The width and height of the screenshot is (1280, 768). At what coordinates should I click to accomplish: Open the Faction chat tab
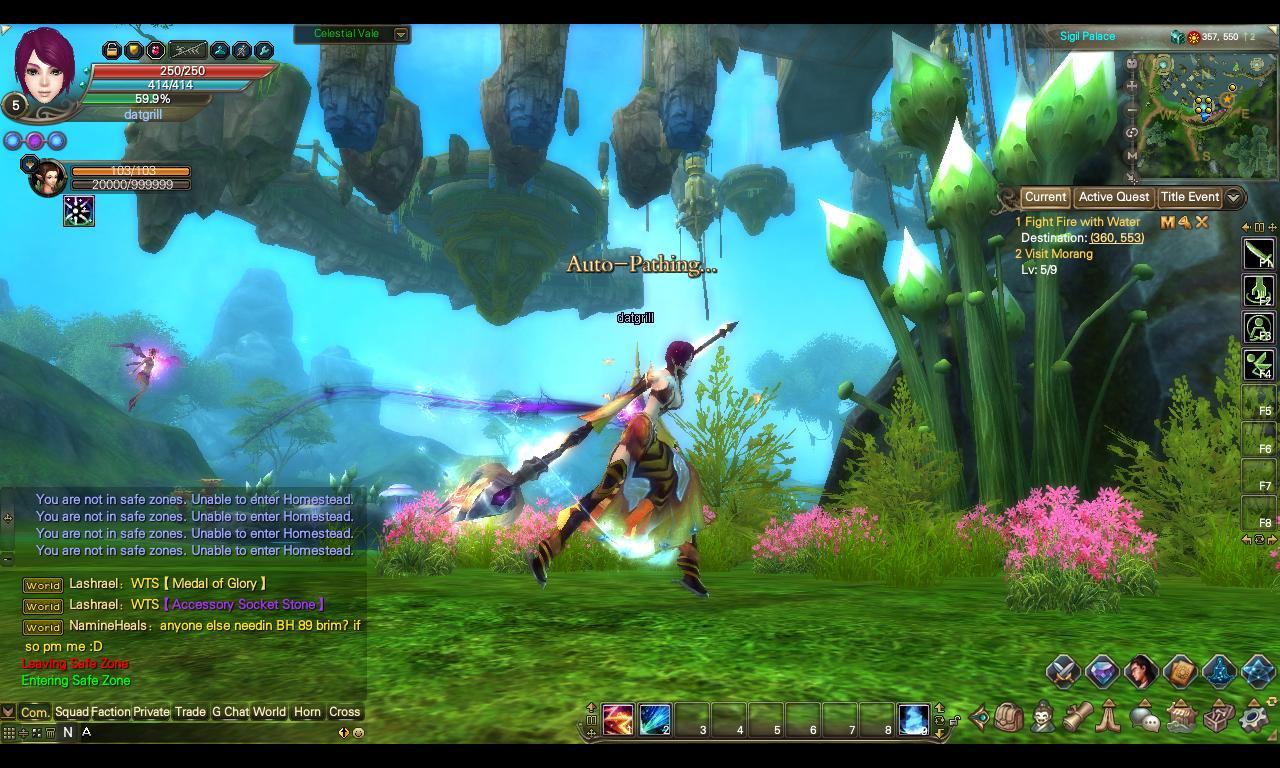pyautogui.click(x=110, y=712)
